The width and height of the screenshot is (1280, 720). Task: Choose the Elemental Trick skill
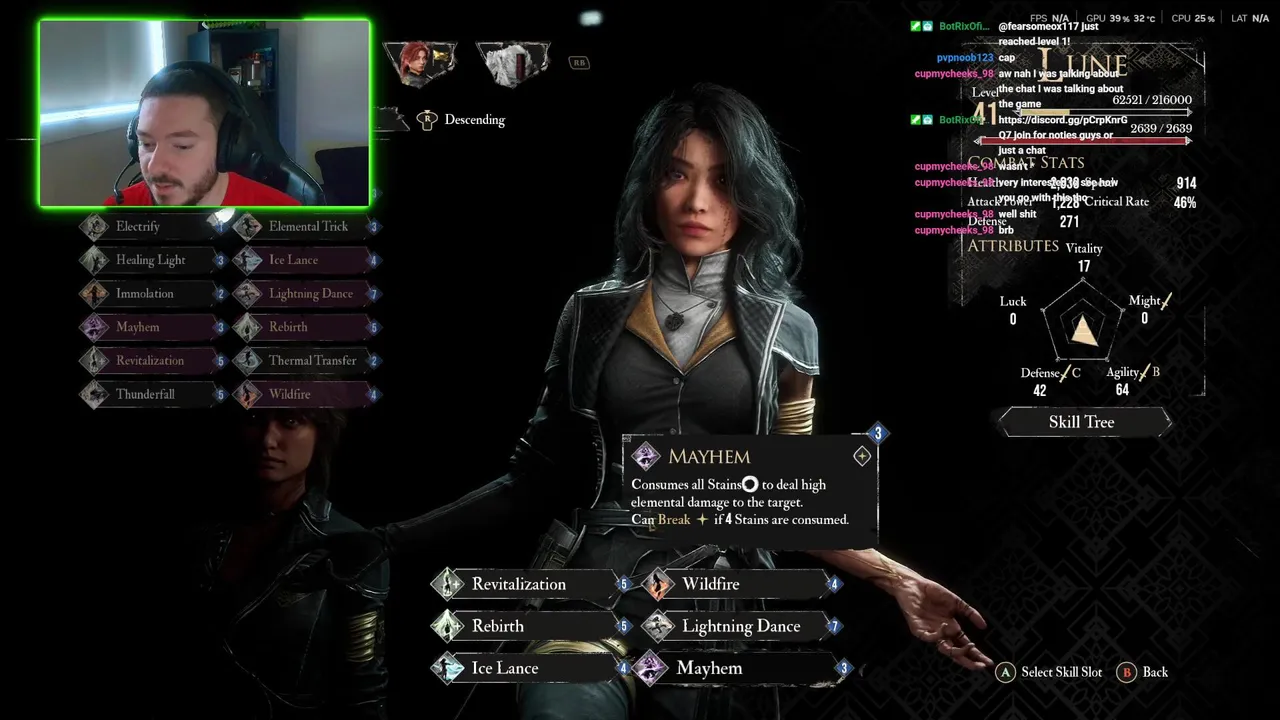[306, 227]
